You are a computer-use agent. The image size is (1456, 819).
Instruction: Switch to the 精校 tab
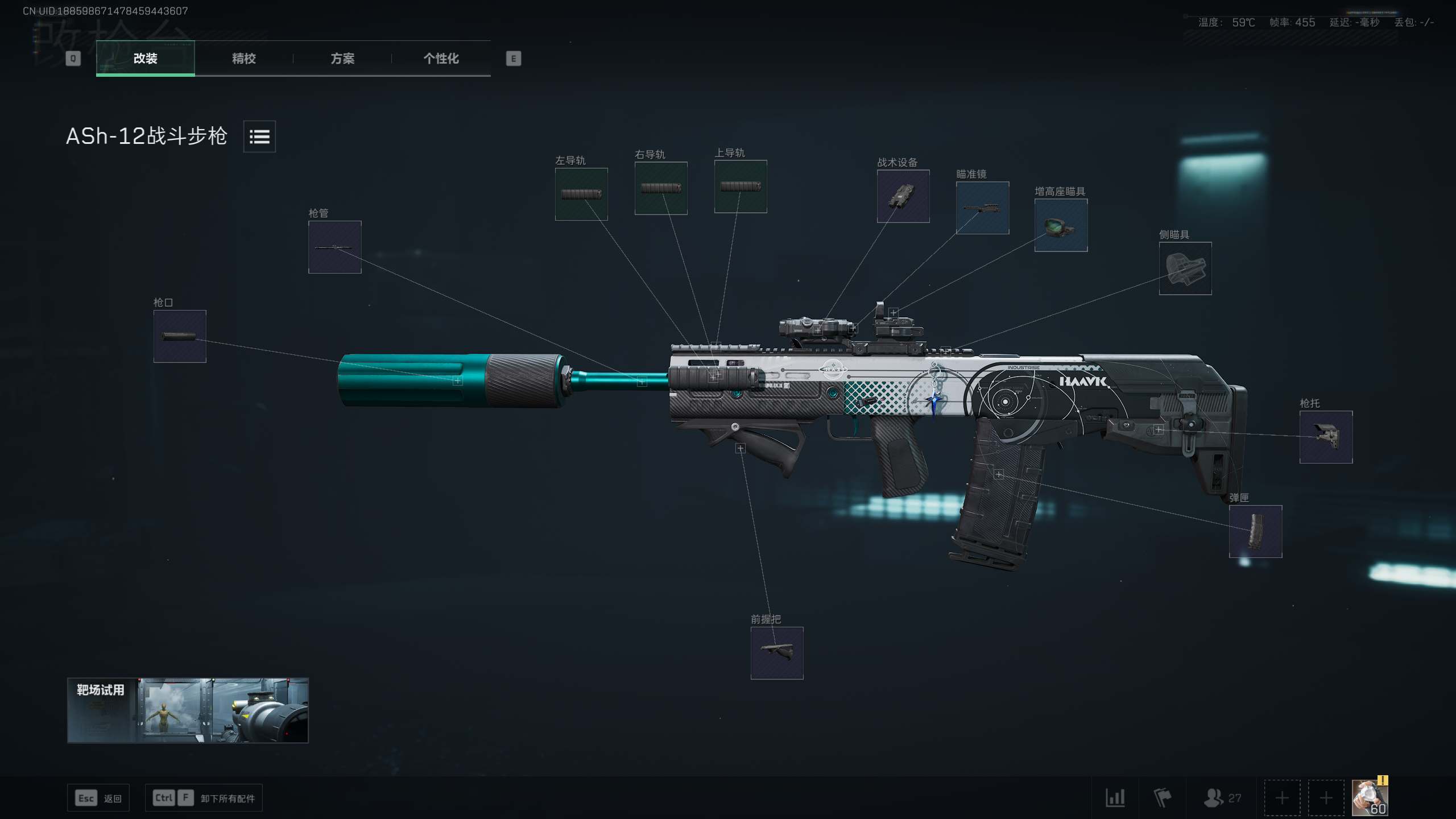243,59
